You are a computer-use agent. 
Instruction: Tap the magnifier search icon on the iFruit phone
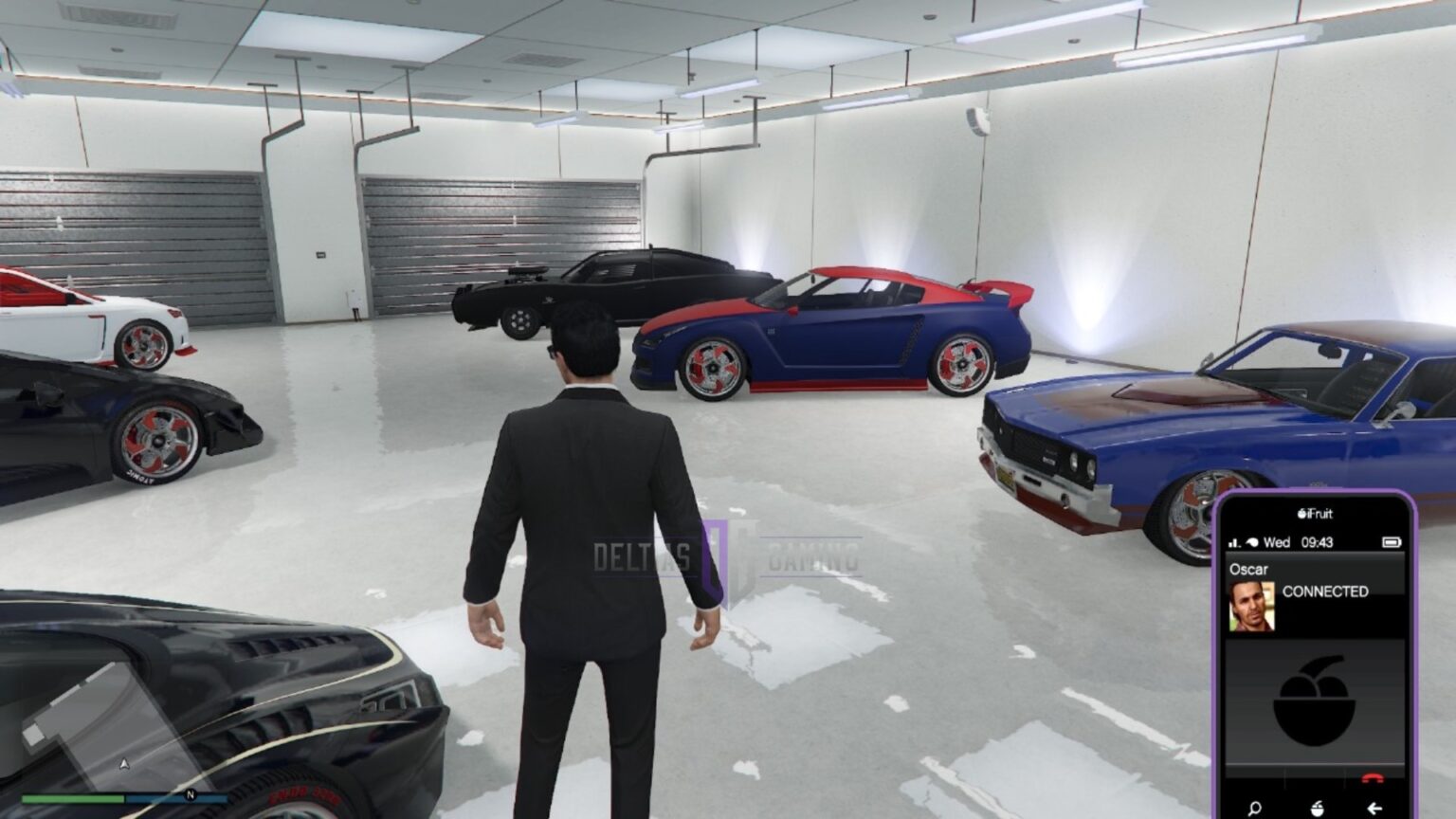point(1255,806)
